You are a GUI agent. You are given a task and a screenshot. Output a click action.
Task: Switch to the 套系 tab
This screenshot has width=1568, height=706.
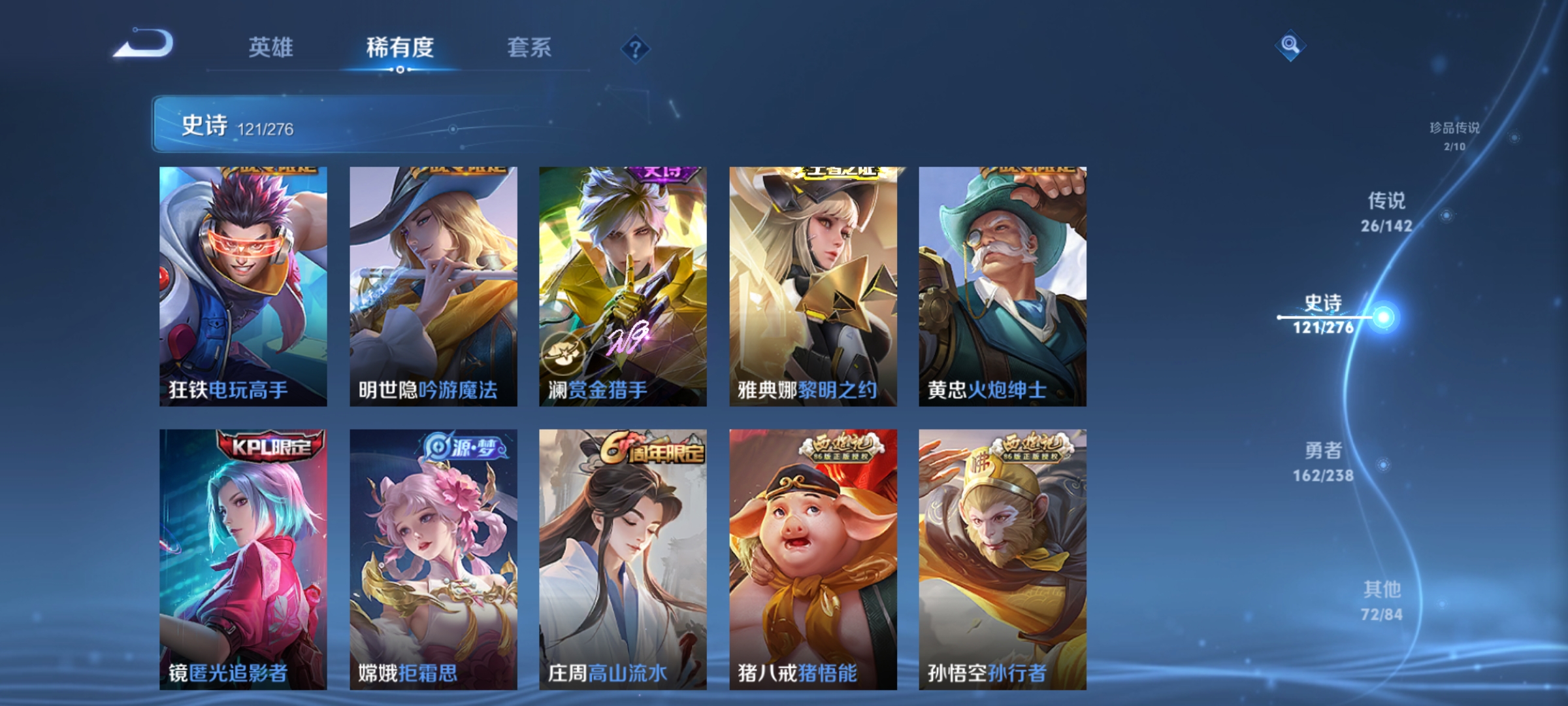pos(530,47)
